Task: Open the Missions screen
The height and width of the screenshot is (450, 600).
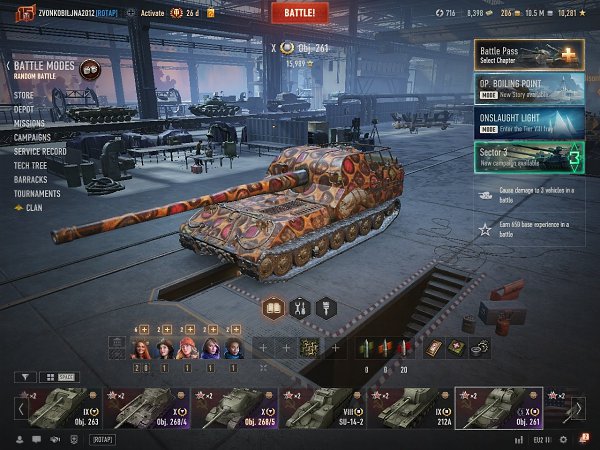Action: tap(30, 123)
